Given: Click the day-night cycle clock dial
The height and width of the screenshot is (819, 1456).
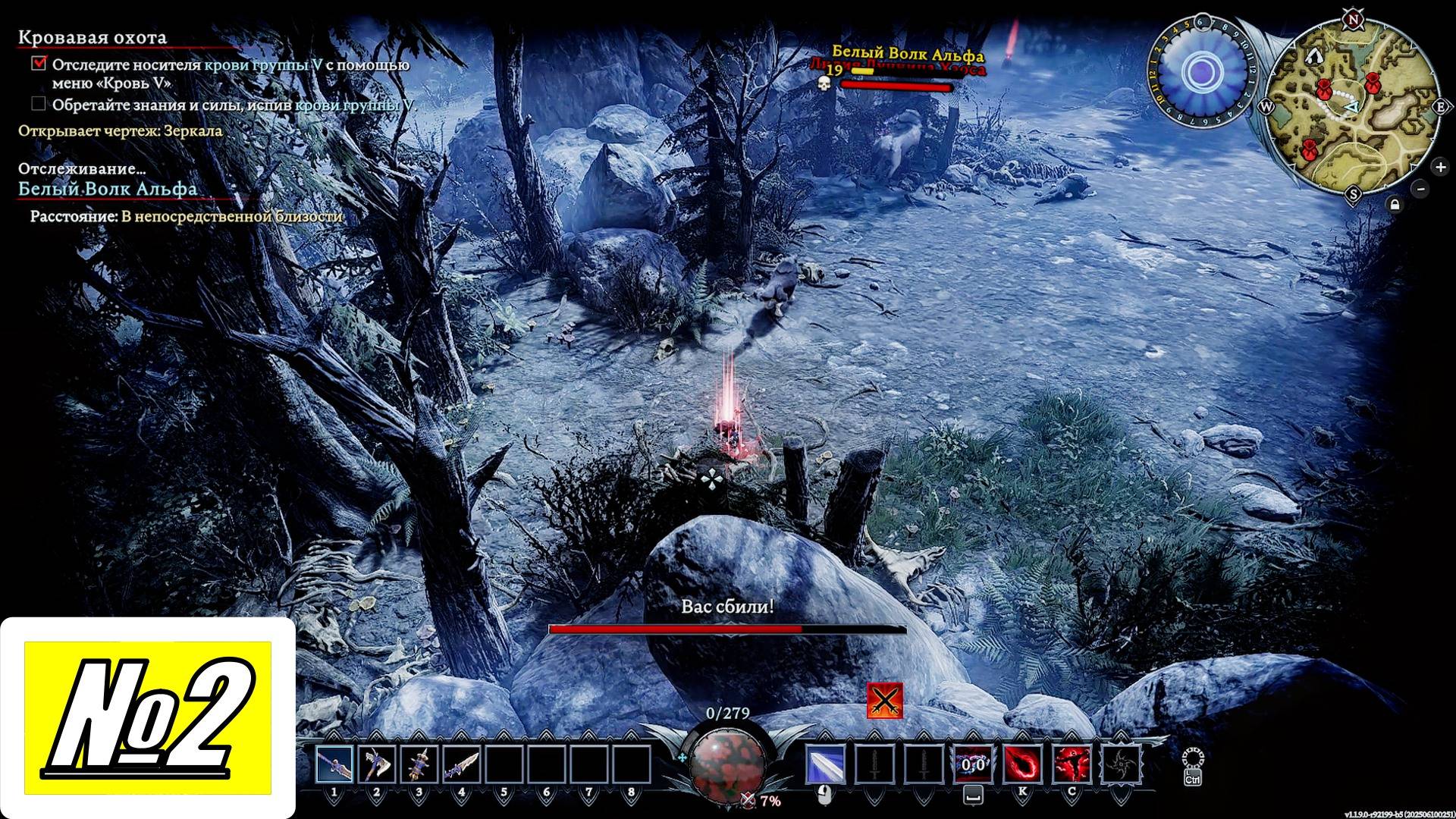Looking at the screenshot, I should tap(1201, 73).
